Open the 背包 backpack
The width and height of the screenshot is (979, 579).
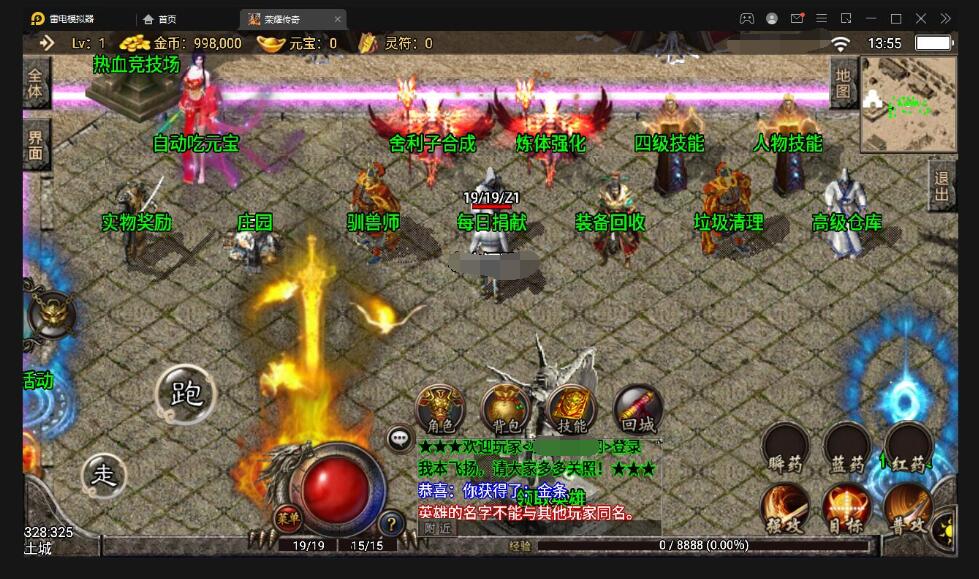506,408
